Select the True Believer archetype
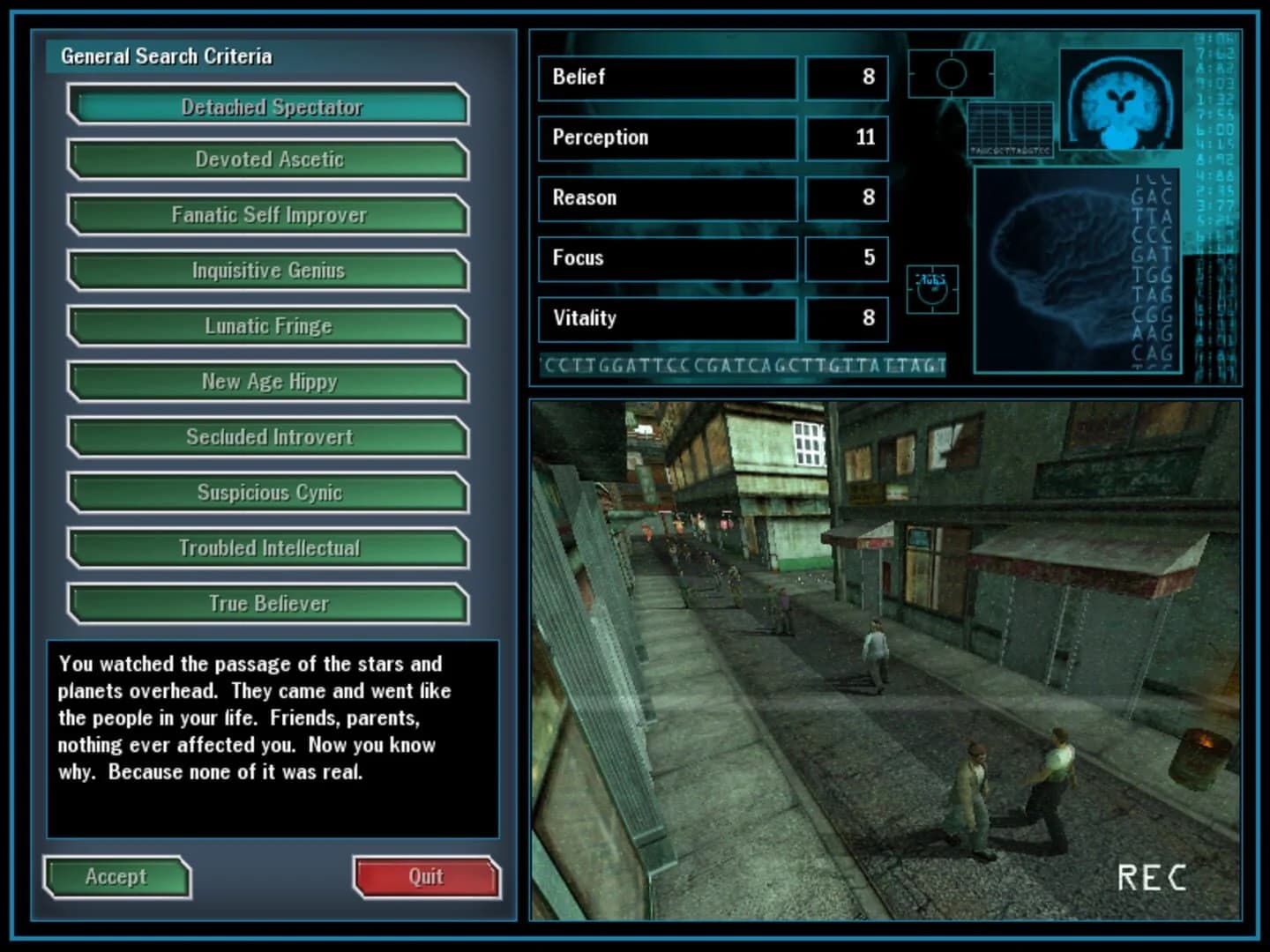Image resolution: width=1270 pixels, height=952 pixels. tap(271, 604)
